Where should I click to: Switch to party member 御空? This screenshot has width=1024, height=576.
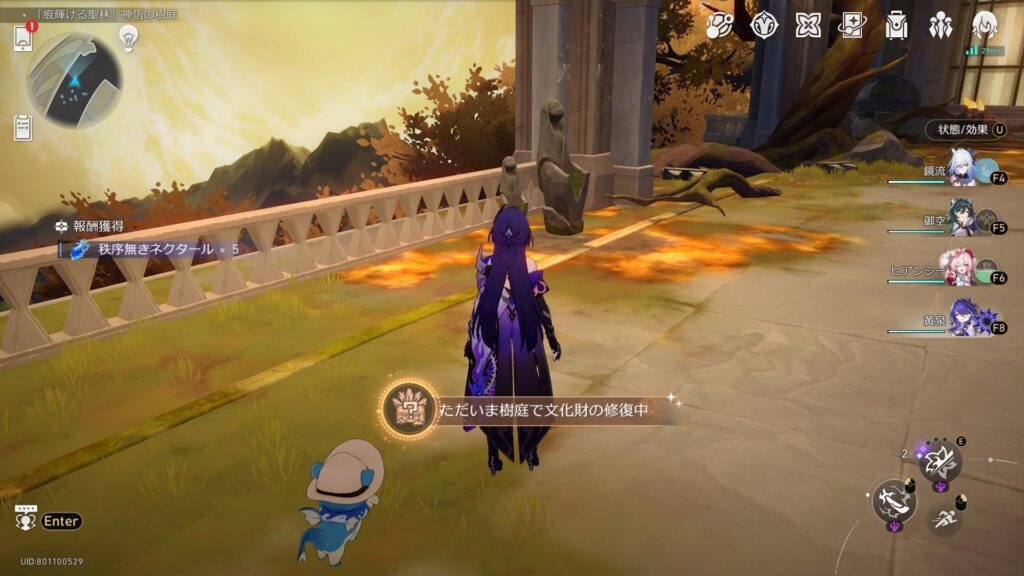[964, 223]
